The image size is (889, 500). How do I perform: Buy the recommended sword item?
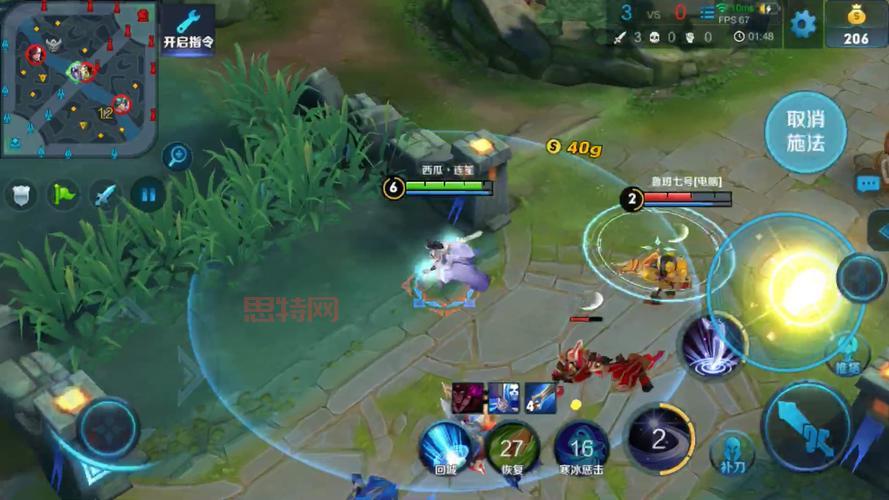[x=540, y=397]
